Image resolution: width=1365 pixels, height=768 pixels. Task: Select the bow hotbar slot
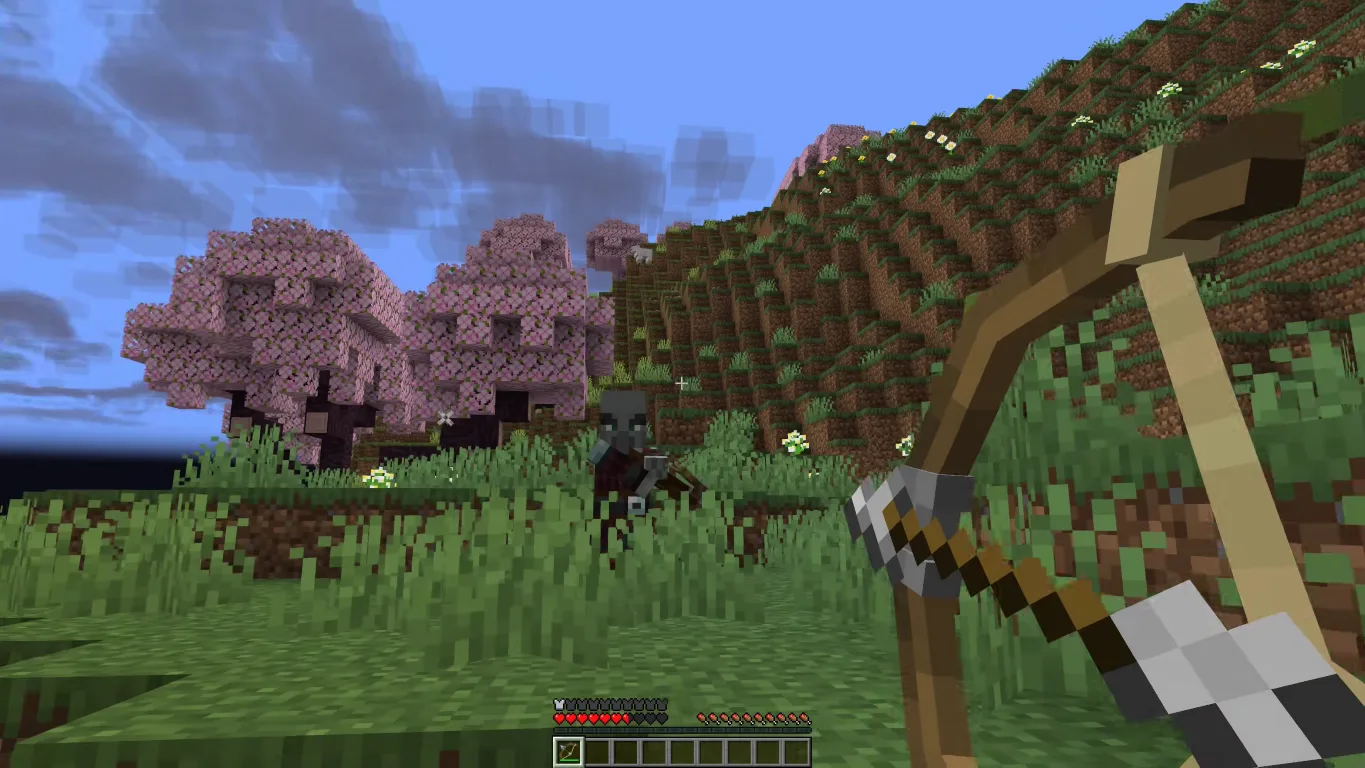tap(568, 752)
